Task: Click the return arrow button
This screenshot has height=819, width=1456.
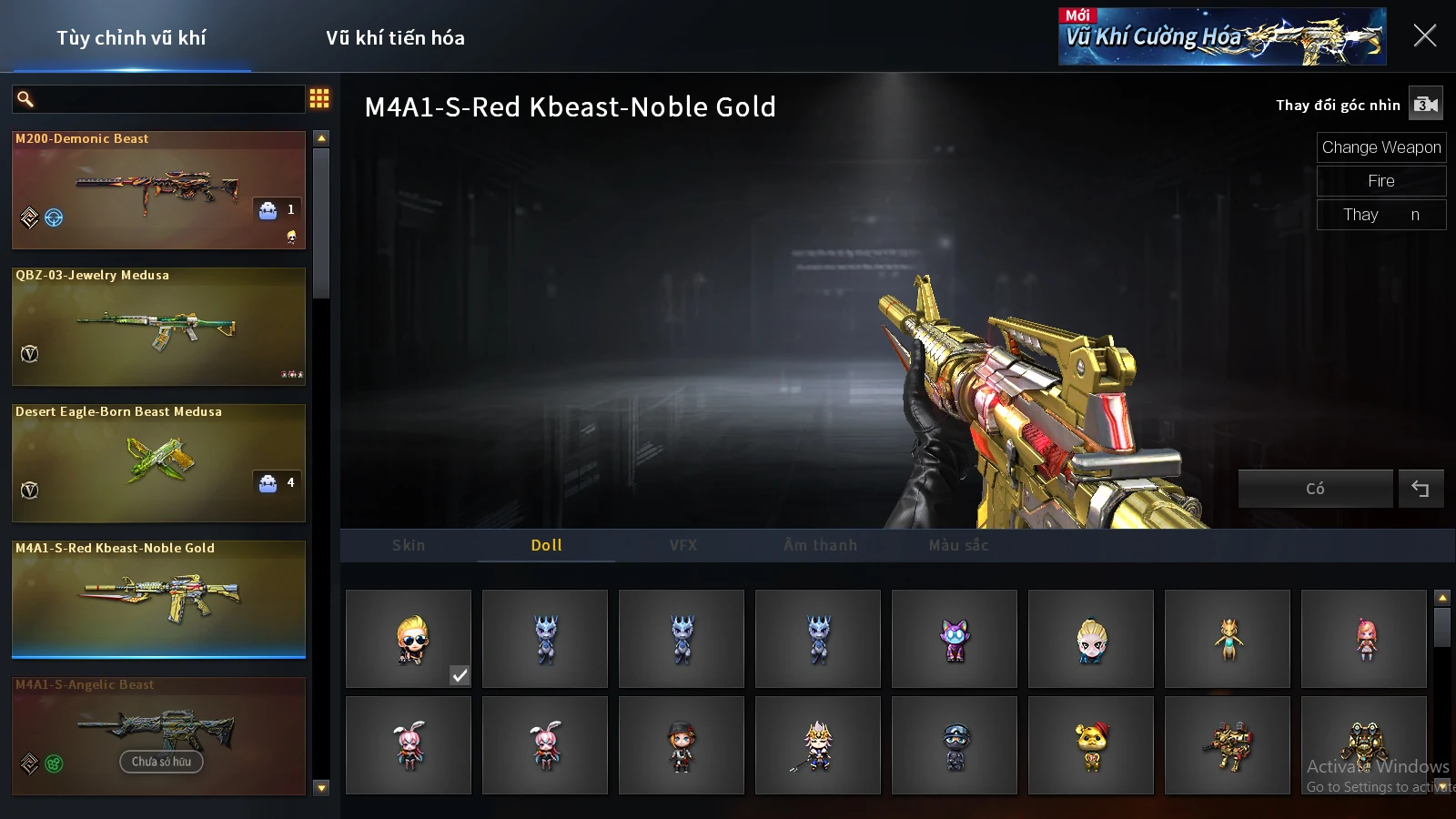Action: coord(1421,489)
